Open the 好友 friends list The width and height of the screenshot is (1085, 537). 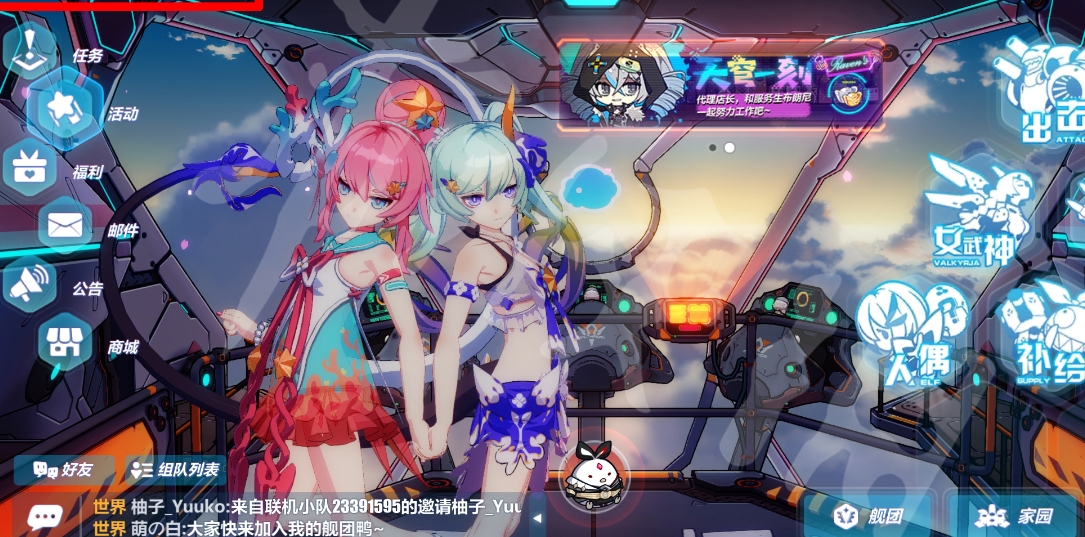[63, 469]
